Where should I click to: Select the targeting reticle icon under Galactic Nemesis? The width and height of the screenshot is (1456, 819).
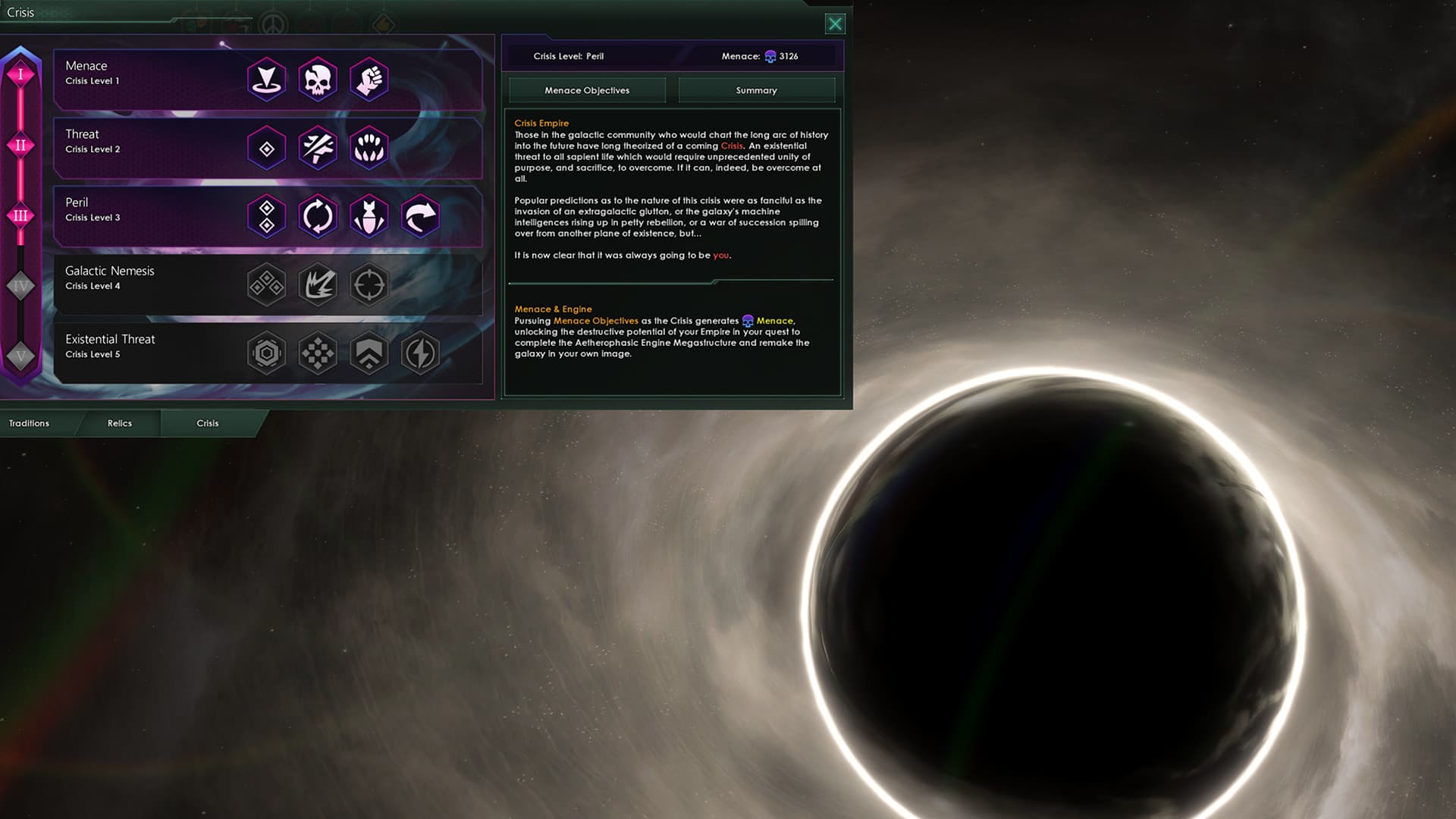tap(369, 284)
